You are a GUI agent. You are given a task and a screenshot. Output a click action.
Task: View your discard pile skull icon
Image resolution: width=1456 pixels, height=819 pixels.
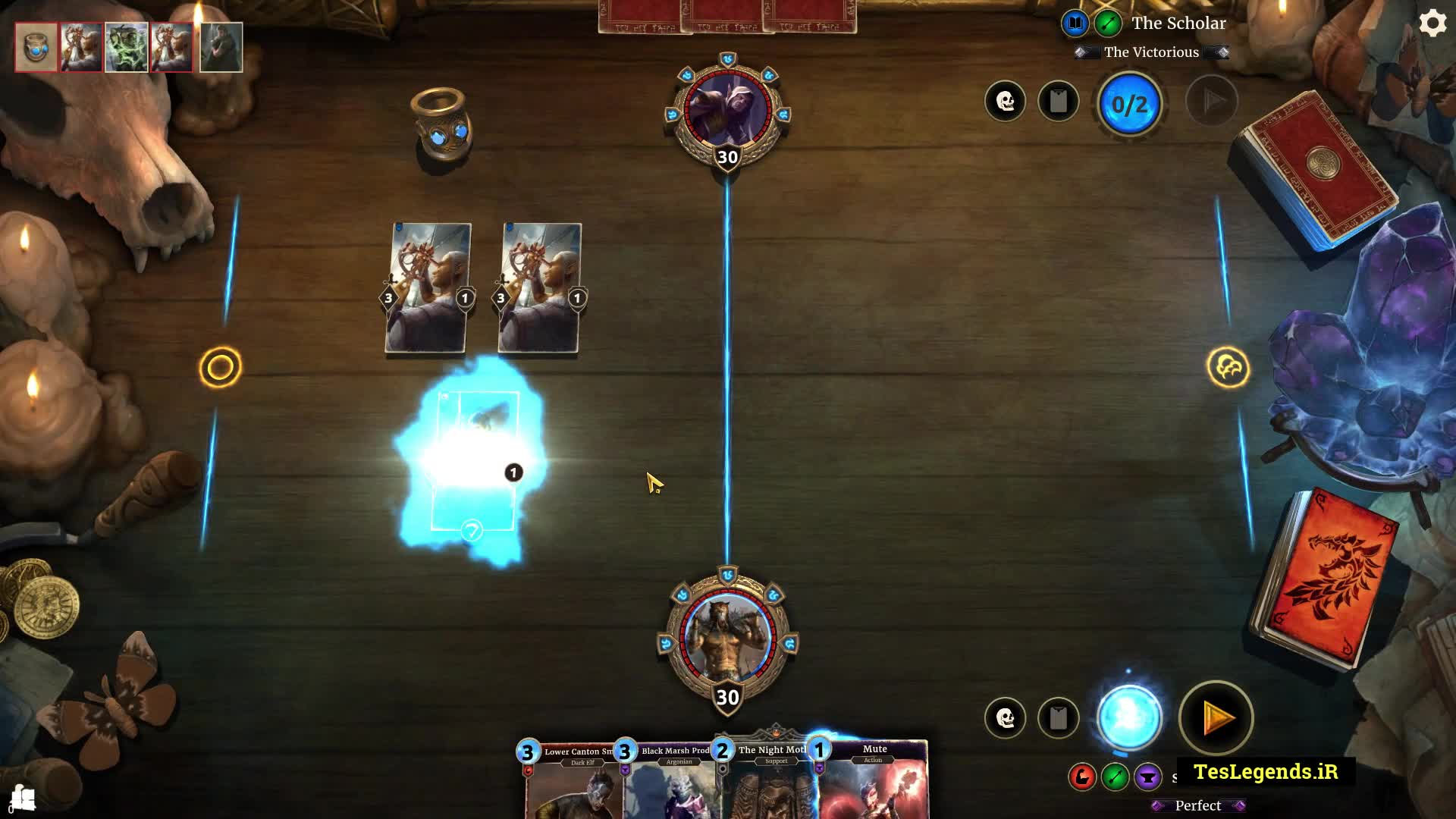pos(1006,717)
